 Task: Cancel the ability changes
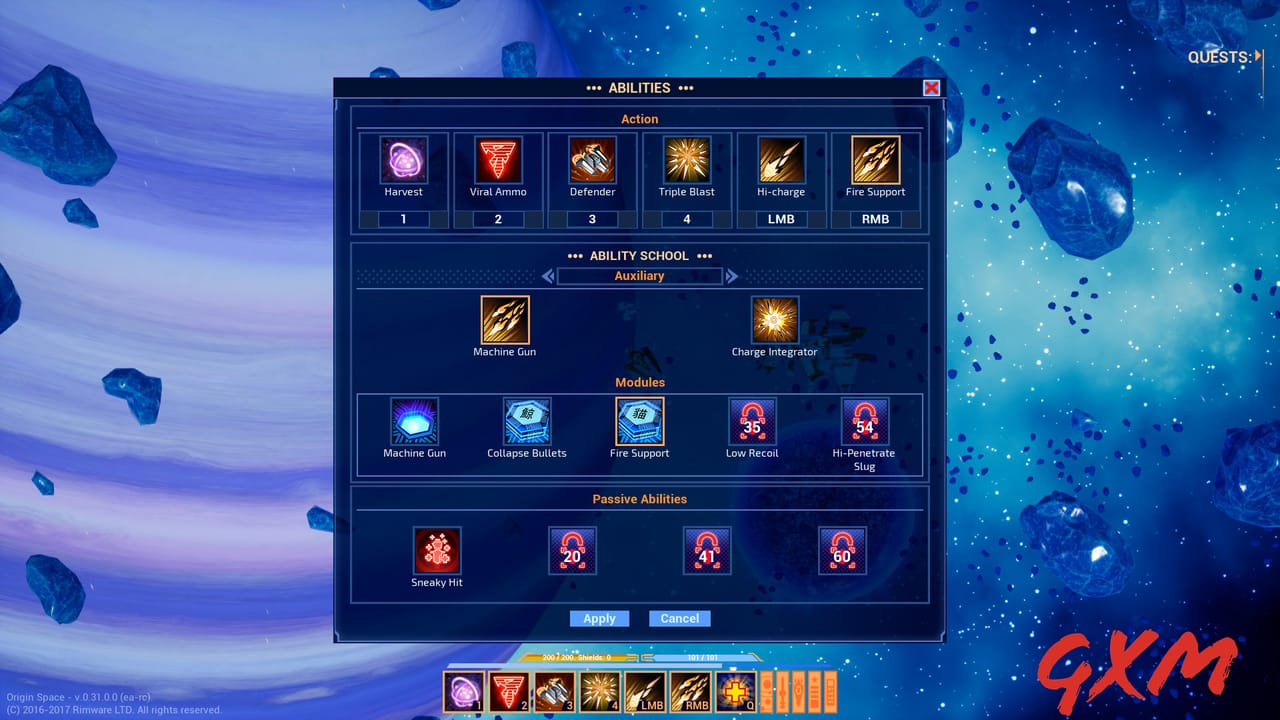tap(679, 618)
